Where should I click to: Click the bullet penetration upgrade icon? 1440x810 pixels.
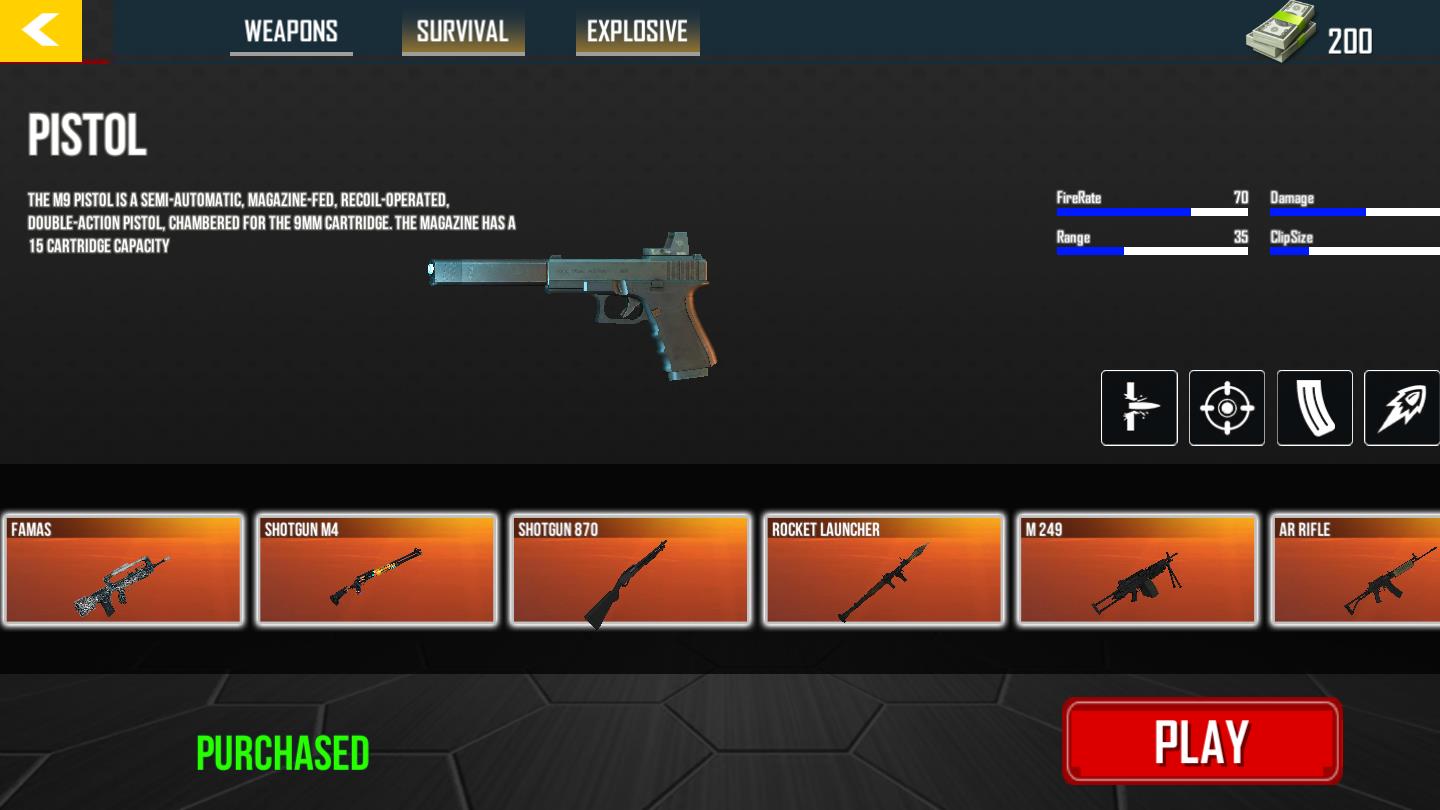1139,408
